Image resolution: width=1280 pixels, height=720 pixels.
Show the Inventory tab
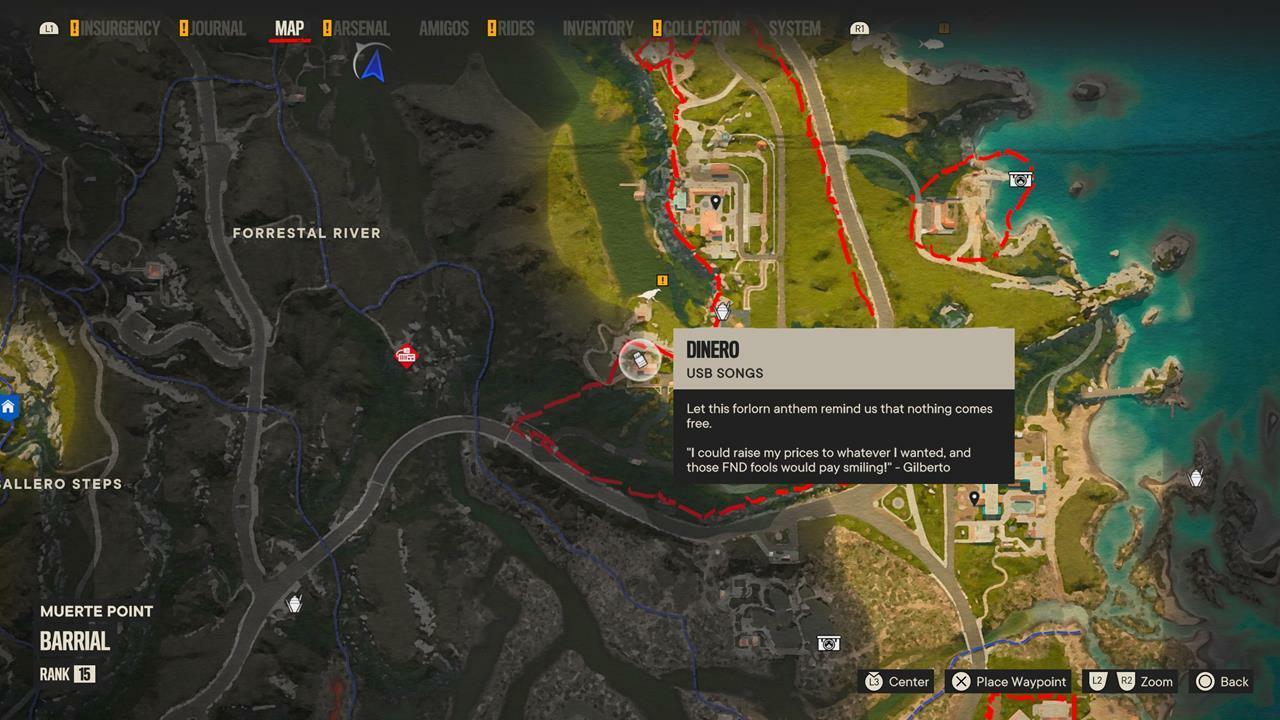coord(598,29)
